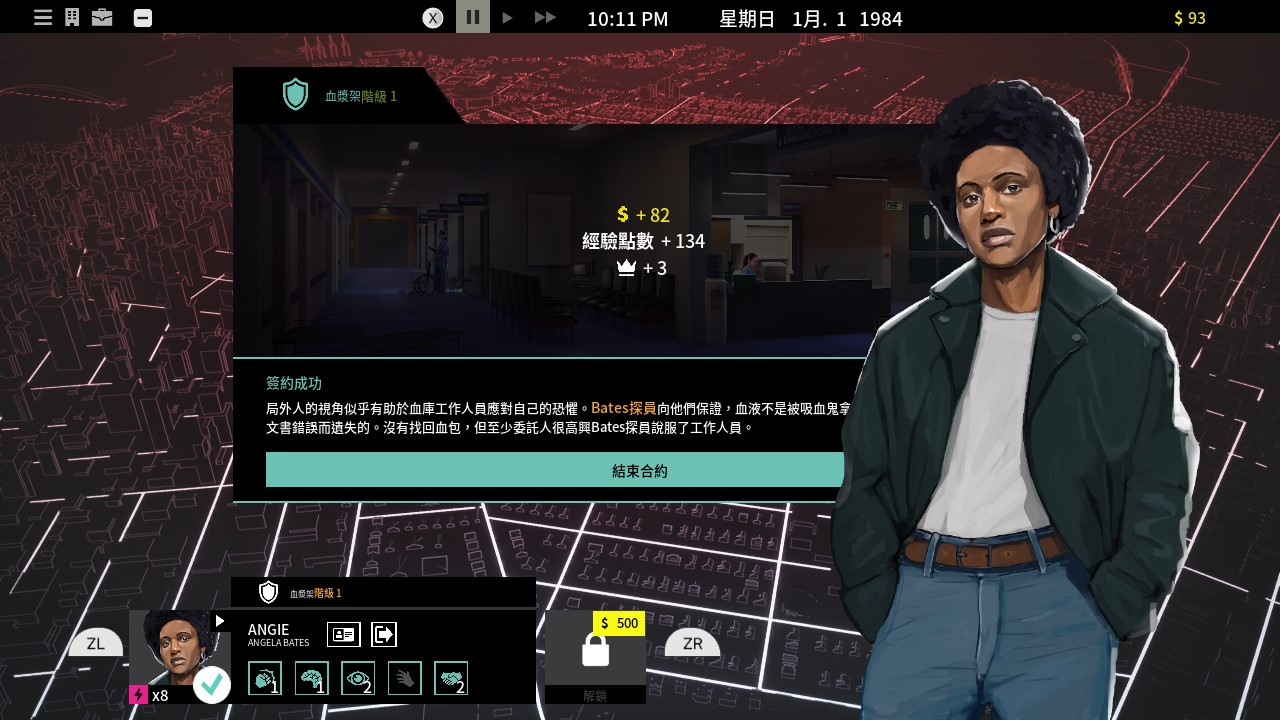This screenshot has width=1280, height=720.
Task: Click the white minus icon in top bar
Action: [x=143, y=17]
